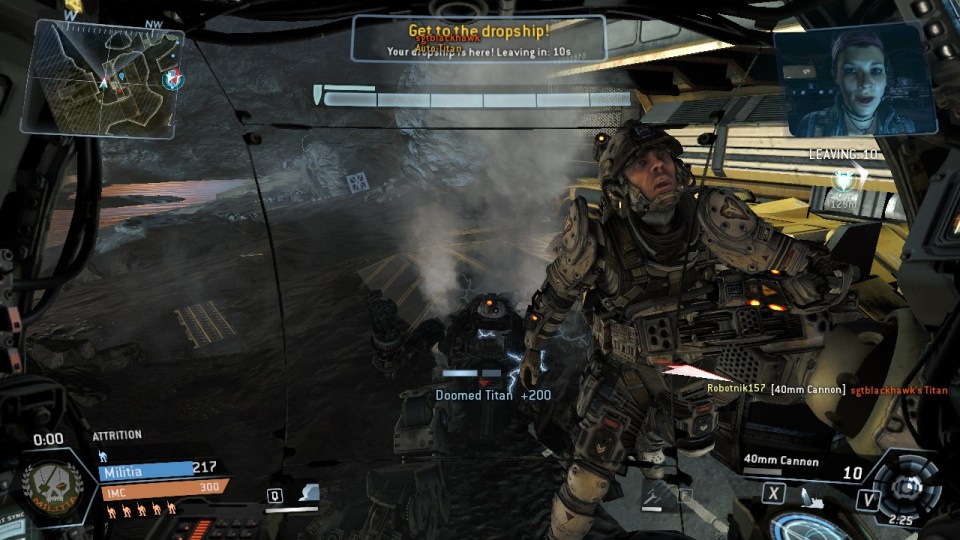The width and height of the screenshot is (960, 540).
Task: Select the dropship waypoint icon under 'LEAVING'
Action: pyautogui.click(x=844, y=181)
